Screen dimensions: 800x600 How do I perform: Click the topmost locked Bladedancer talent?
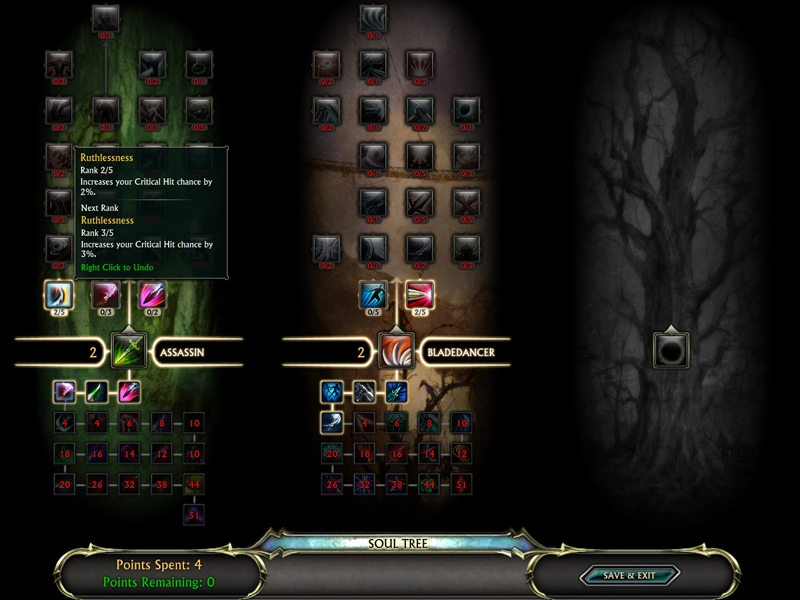(x=373, y=17)
